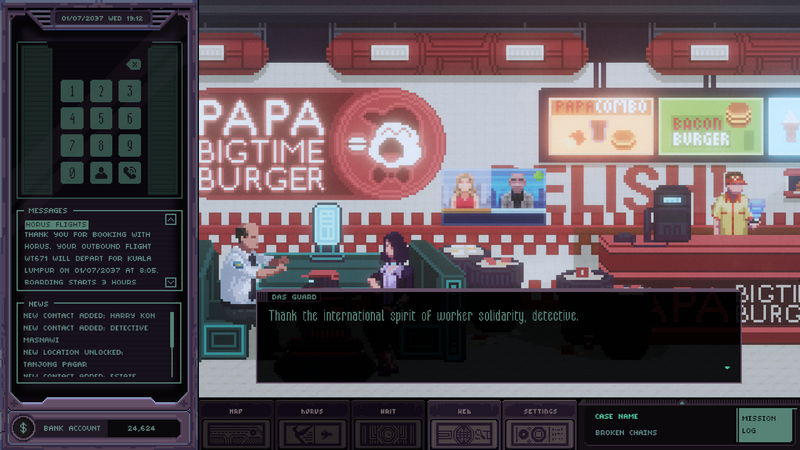Open the contacts list person icon

100,173
